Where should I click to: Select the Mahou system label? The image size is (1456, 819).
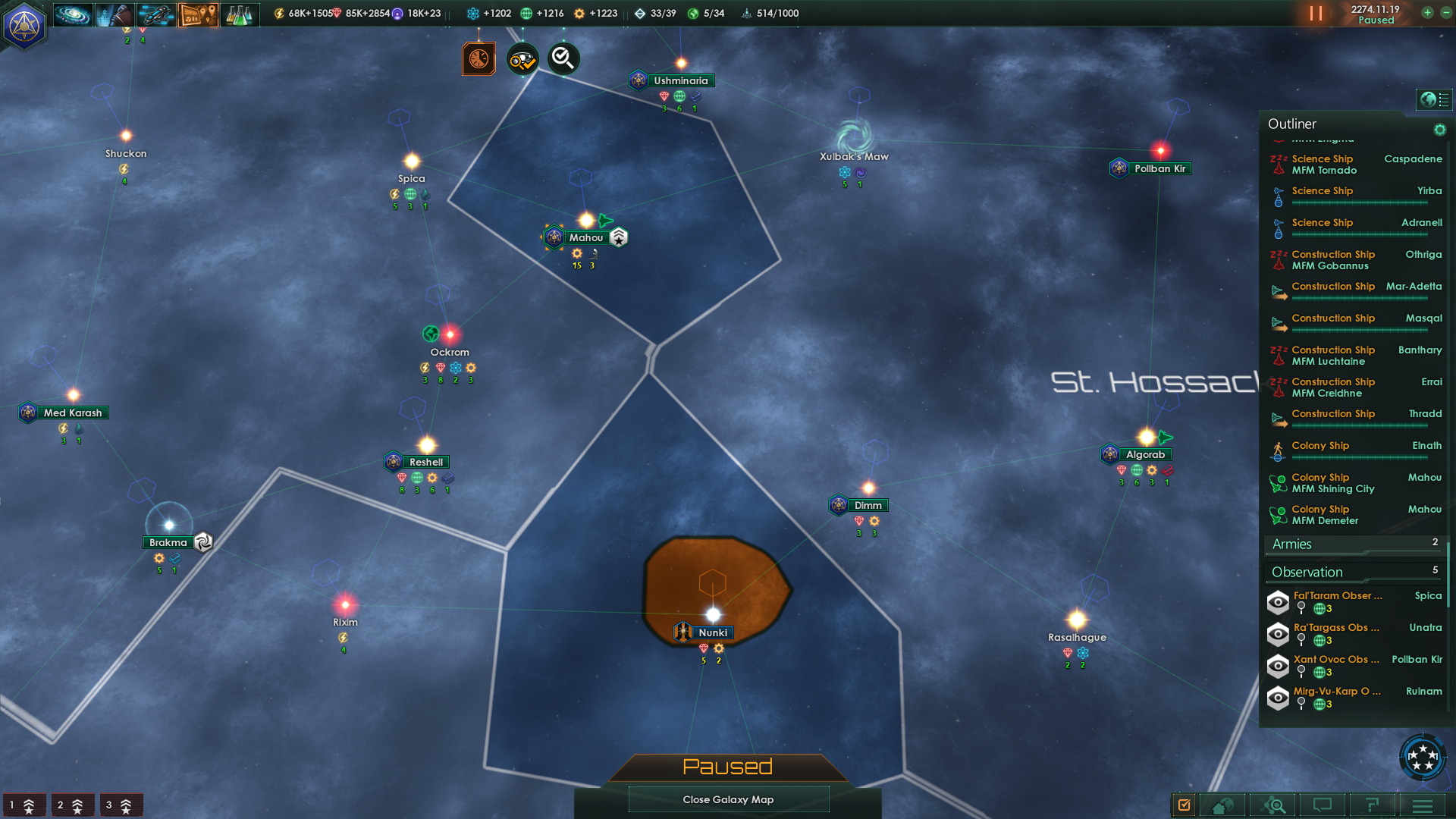pos(585,237)
